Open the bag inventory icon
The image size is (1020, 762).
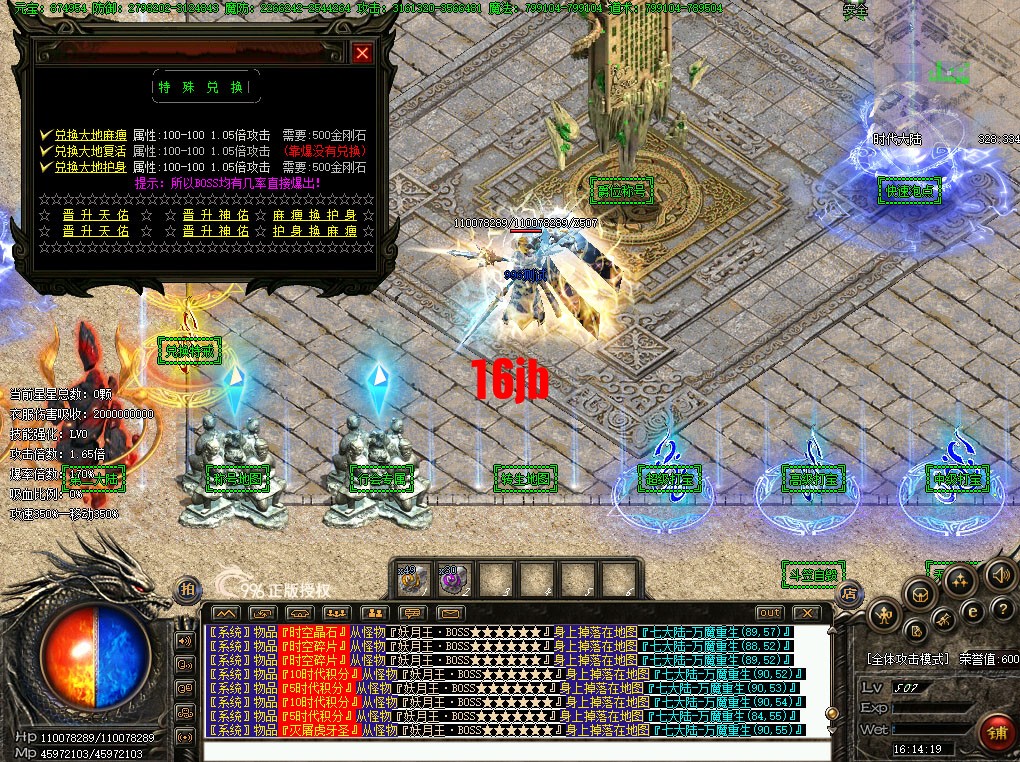pos(920,595)
